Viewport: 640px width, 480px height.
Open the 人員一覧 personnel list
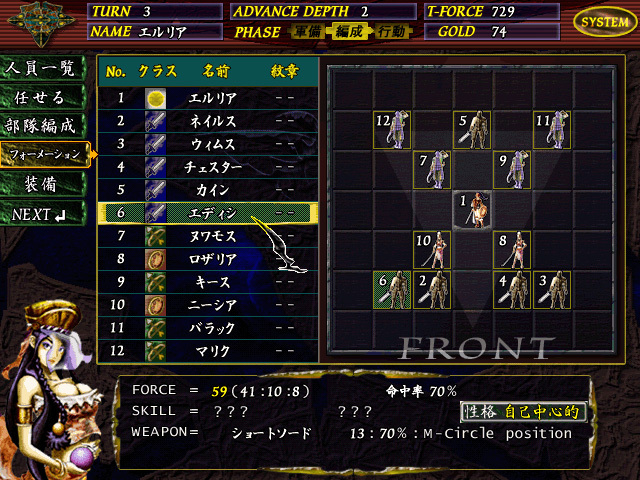click(41, 69)
